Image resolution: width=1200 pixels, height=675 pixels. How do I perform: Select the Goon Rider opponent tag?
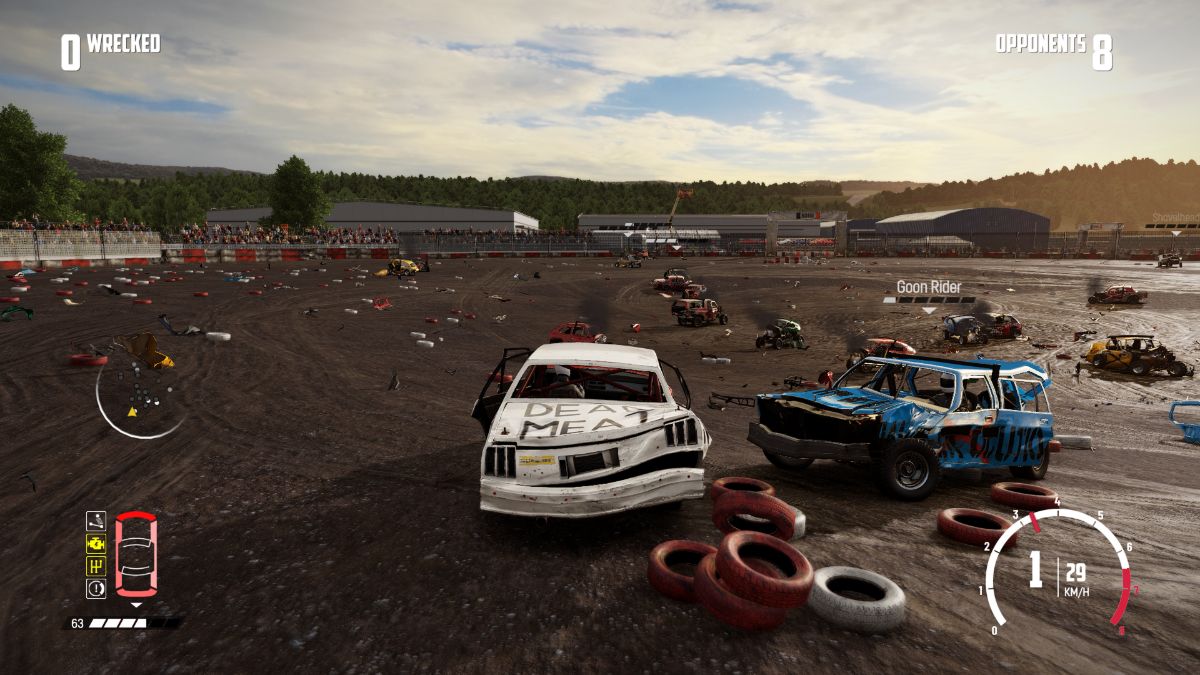928,288
